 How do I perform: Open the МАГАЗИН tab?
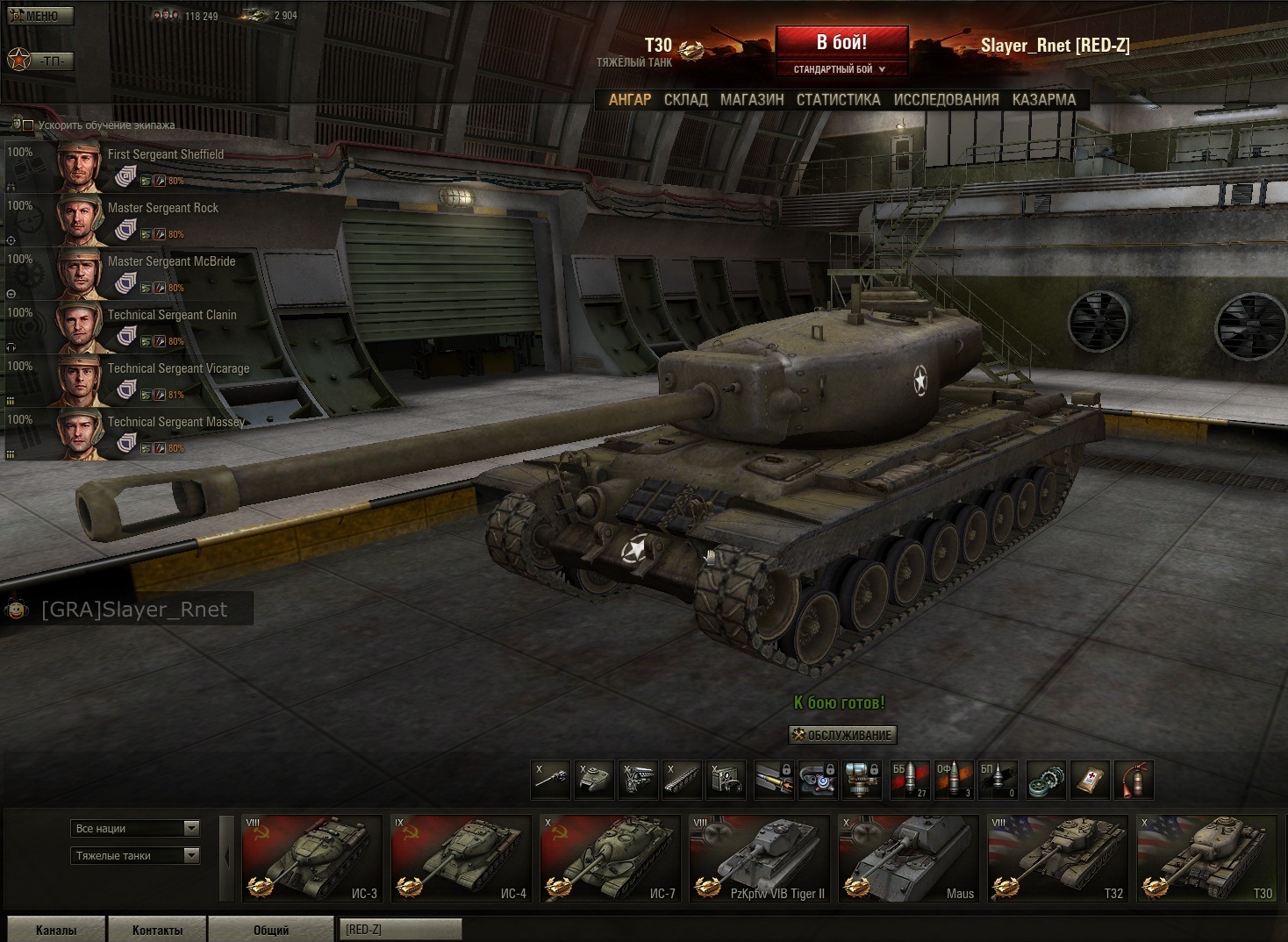752,100
